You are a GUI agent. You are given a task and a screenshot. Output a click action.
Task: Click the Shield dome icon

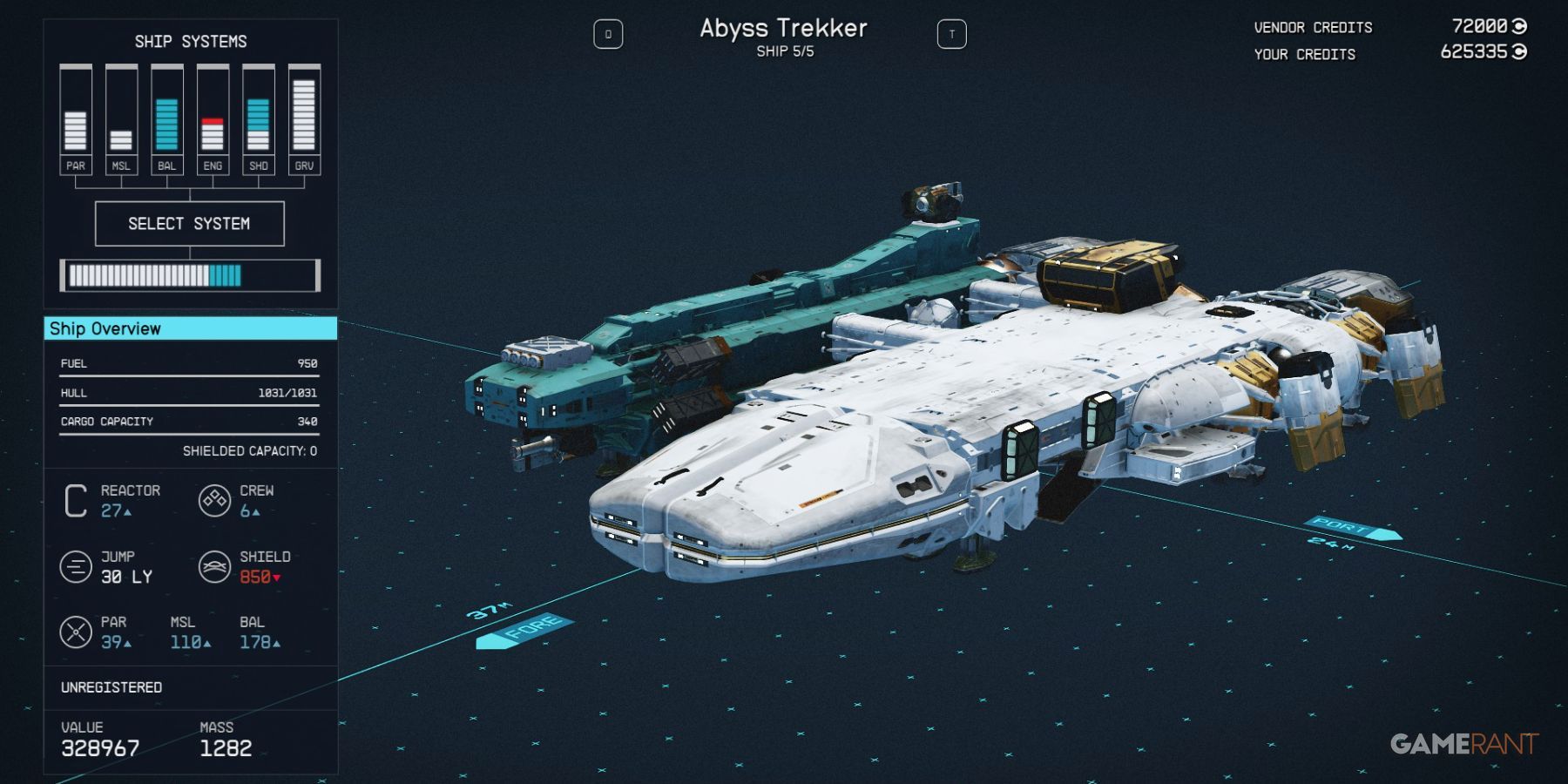click(215, 567)
